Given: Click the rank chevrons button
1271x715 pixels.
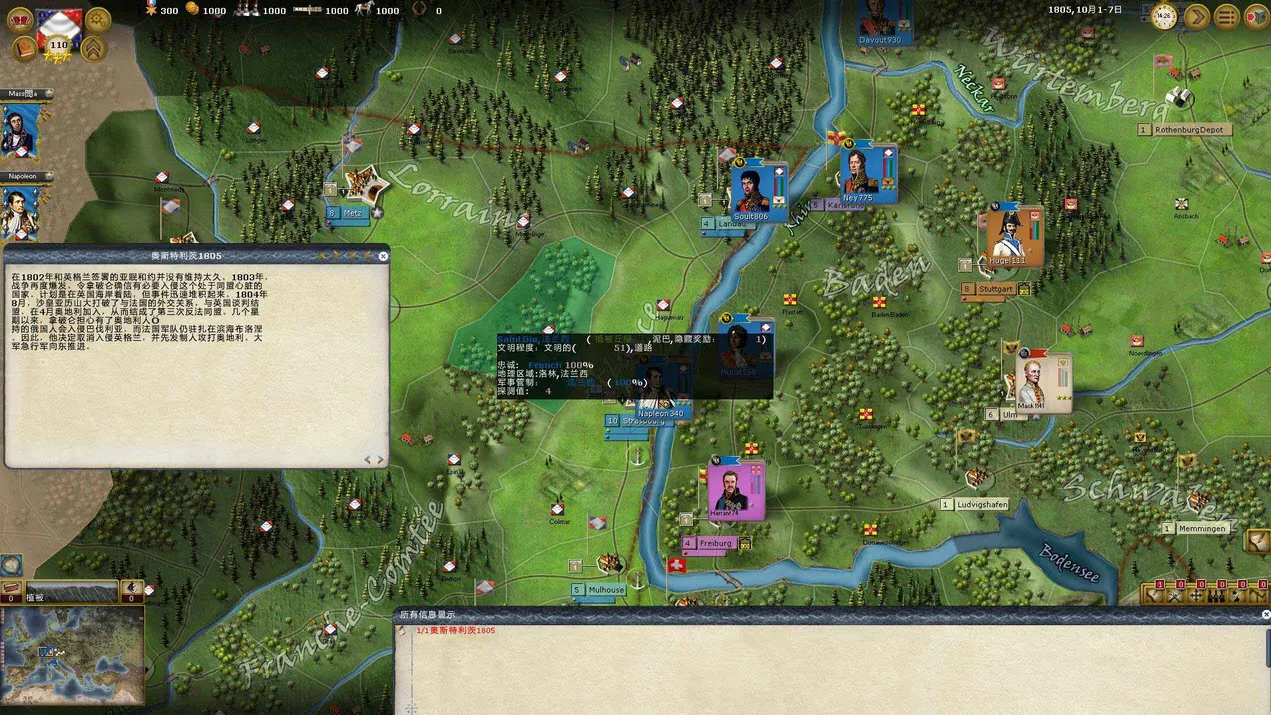Looking at the screenshot, I should click(x=94, y=49).
